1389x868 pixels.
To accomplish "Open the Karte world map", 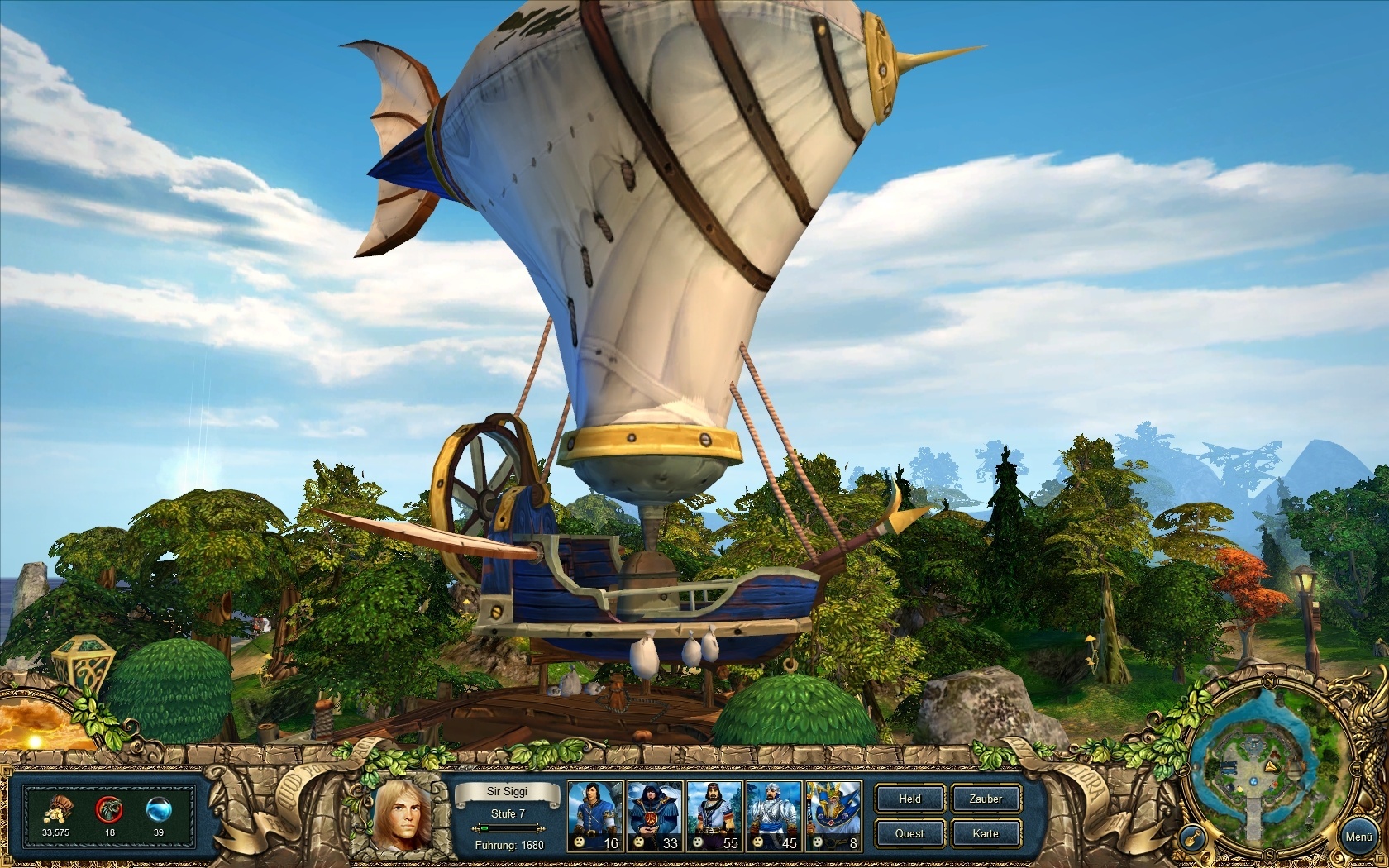I will (986, 834).
